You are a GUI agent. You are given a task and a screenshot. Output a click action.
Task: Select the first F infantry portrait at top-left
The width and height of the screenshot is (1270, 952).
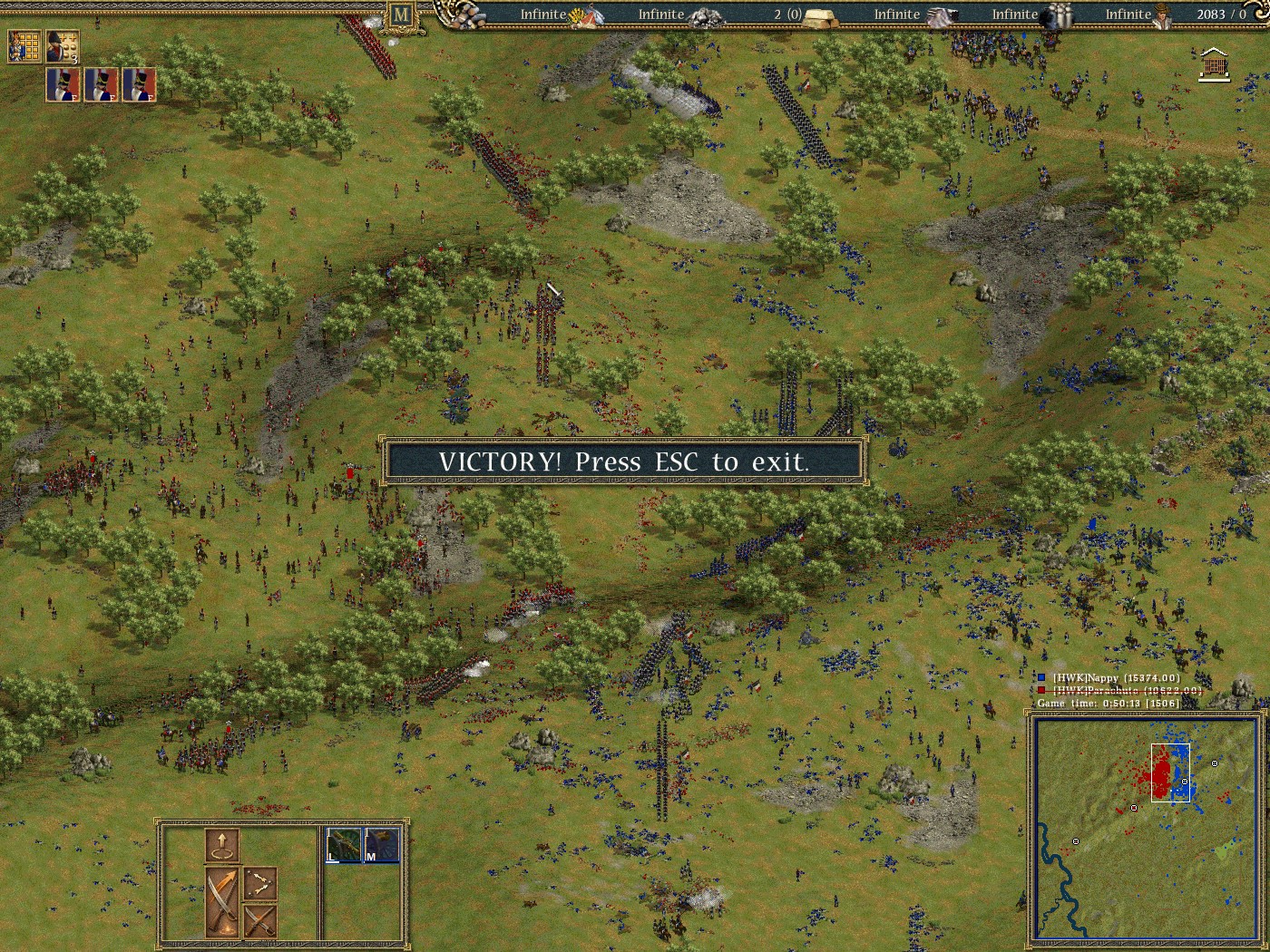point(62,86)
